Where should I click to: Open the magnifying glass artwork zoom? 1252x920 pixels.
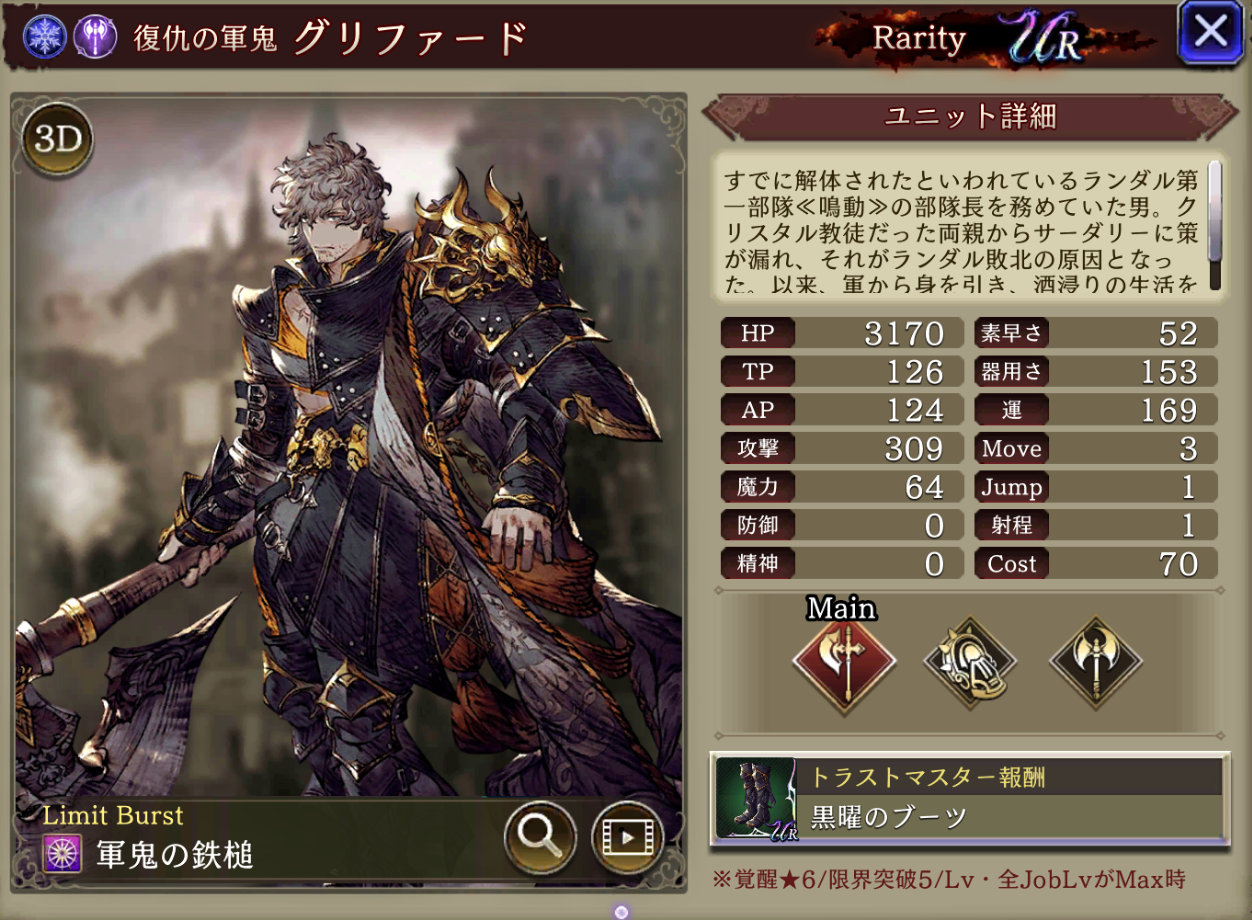(x=540, y=838)
